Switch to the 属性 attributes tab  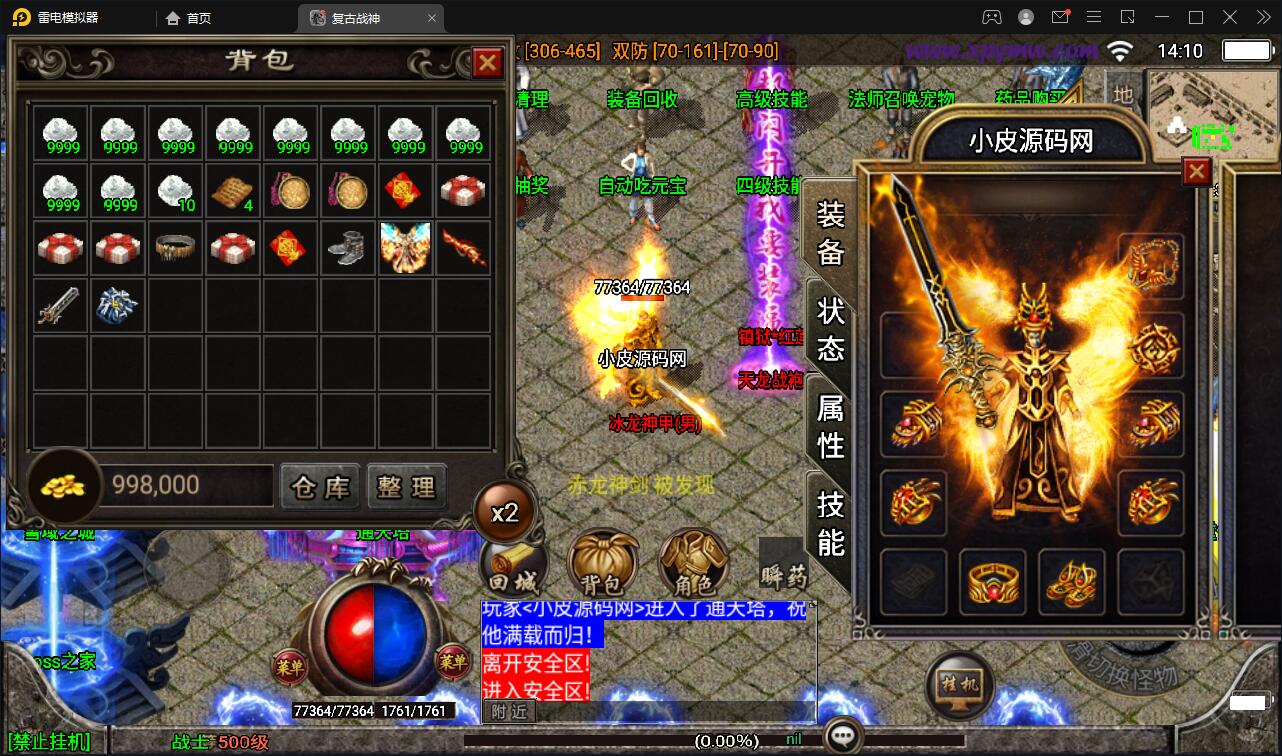click(x=831, y=426)
